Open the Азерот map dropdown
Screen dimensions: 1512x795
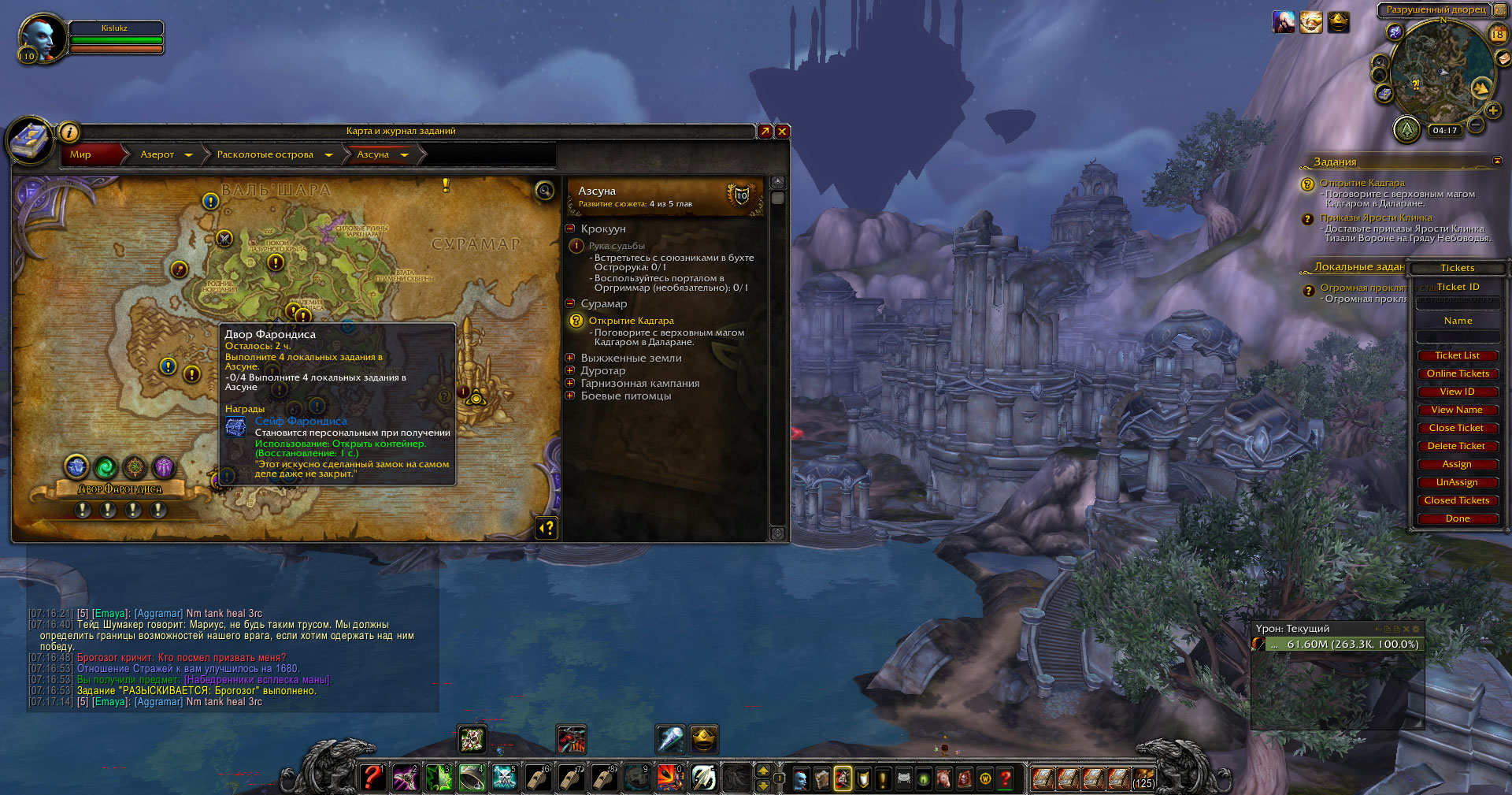pyautogui.click(x=188, y=155)
